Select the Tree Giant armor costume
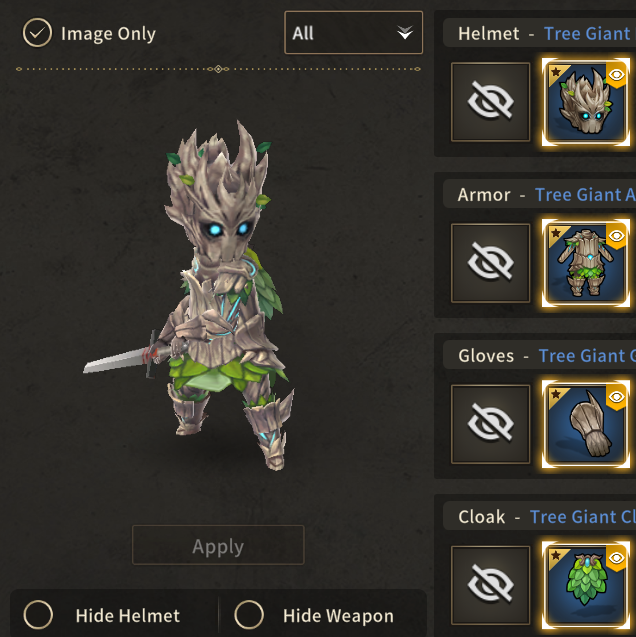636x637 pixels. [588, 263]
